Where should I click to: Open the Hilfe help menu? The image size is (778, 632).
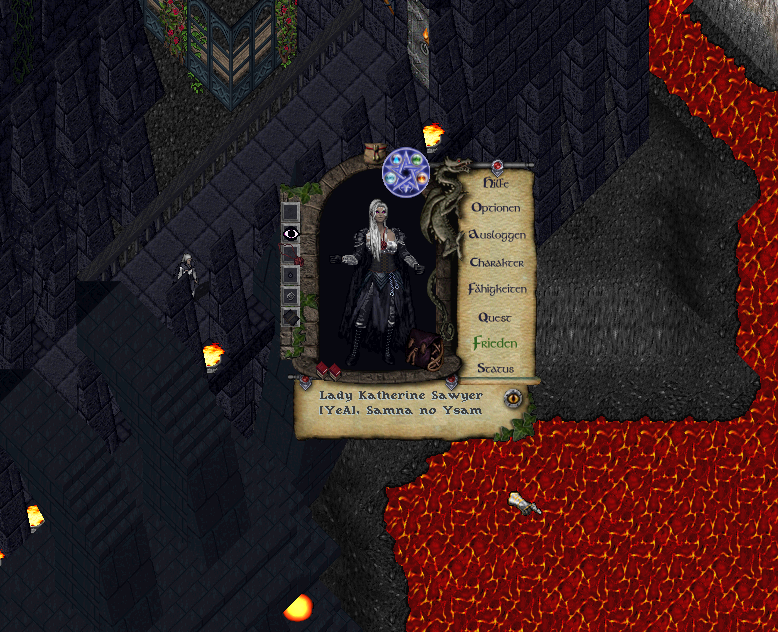496,183
